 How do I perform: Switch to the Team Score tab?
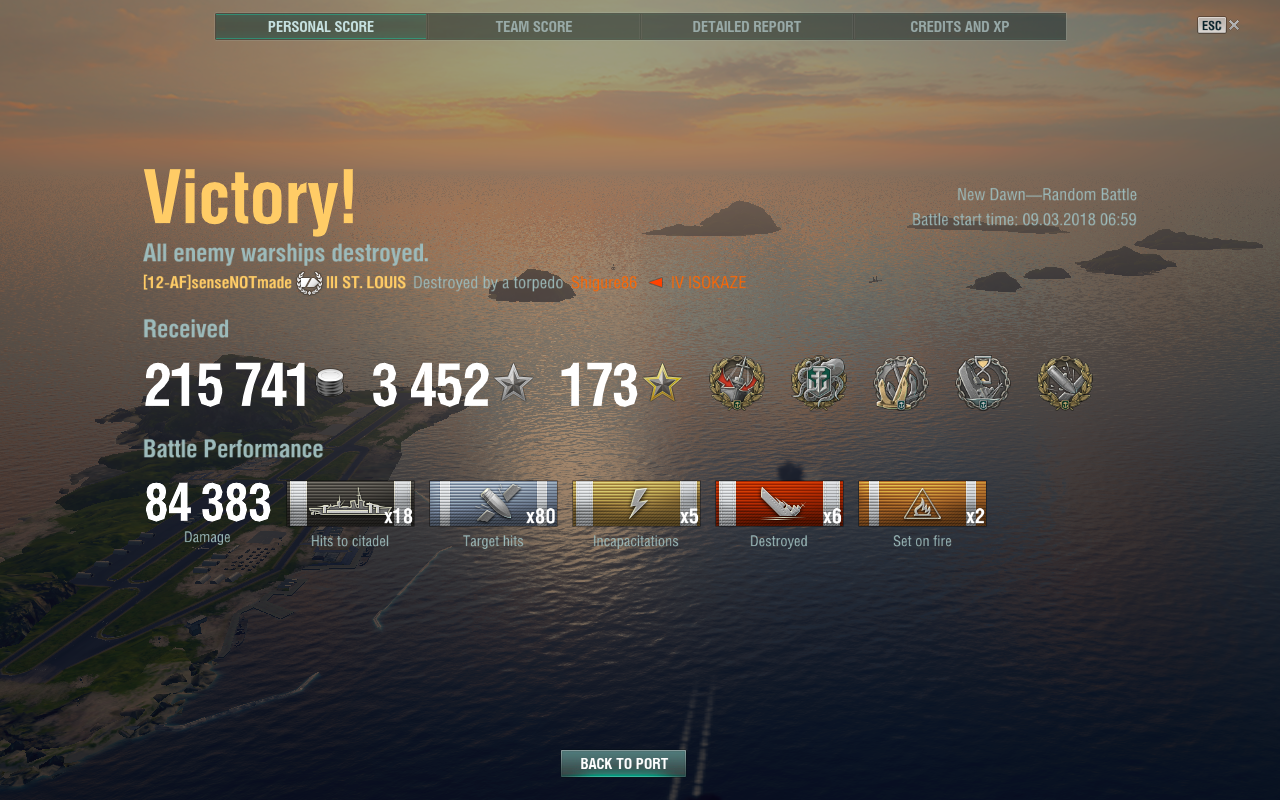pyautogui.click(x=534, y=27)
